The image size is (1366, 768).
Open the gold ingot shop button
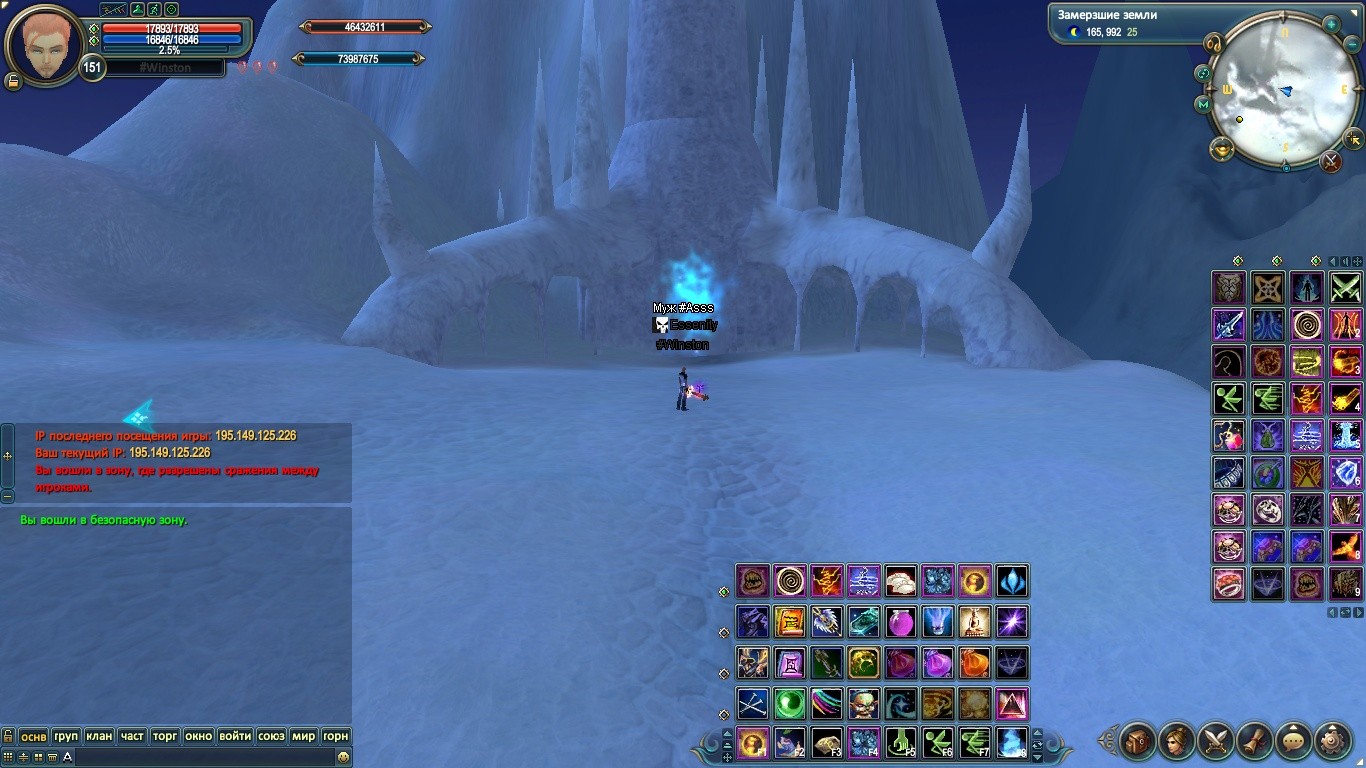(x=1221, y=149)
